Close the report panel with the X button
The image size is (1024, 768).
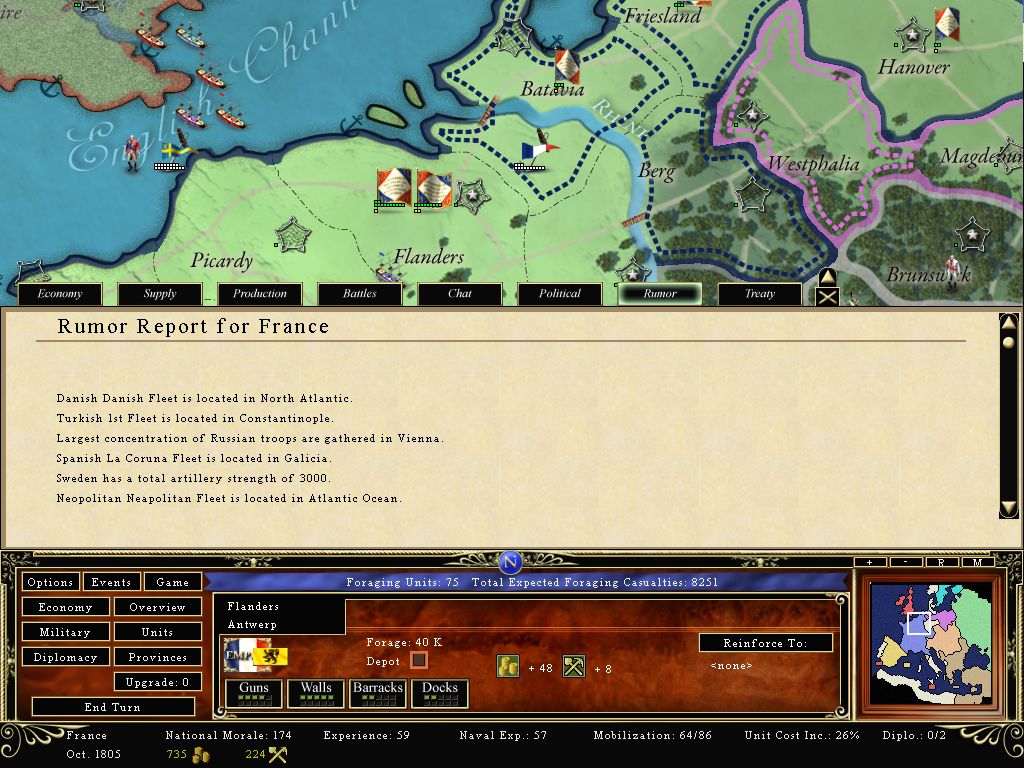pos(827,296)
